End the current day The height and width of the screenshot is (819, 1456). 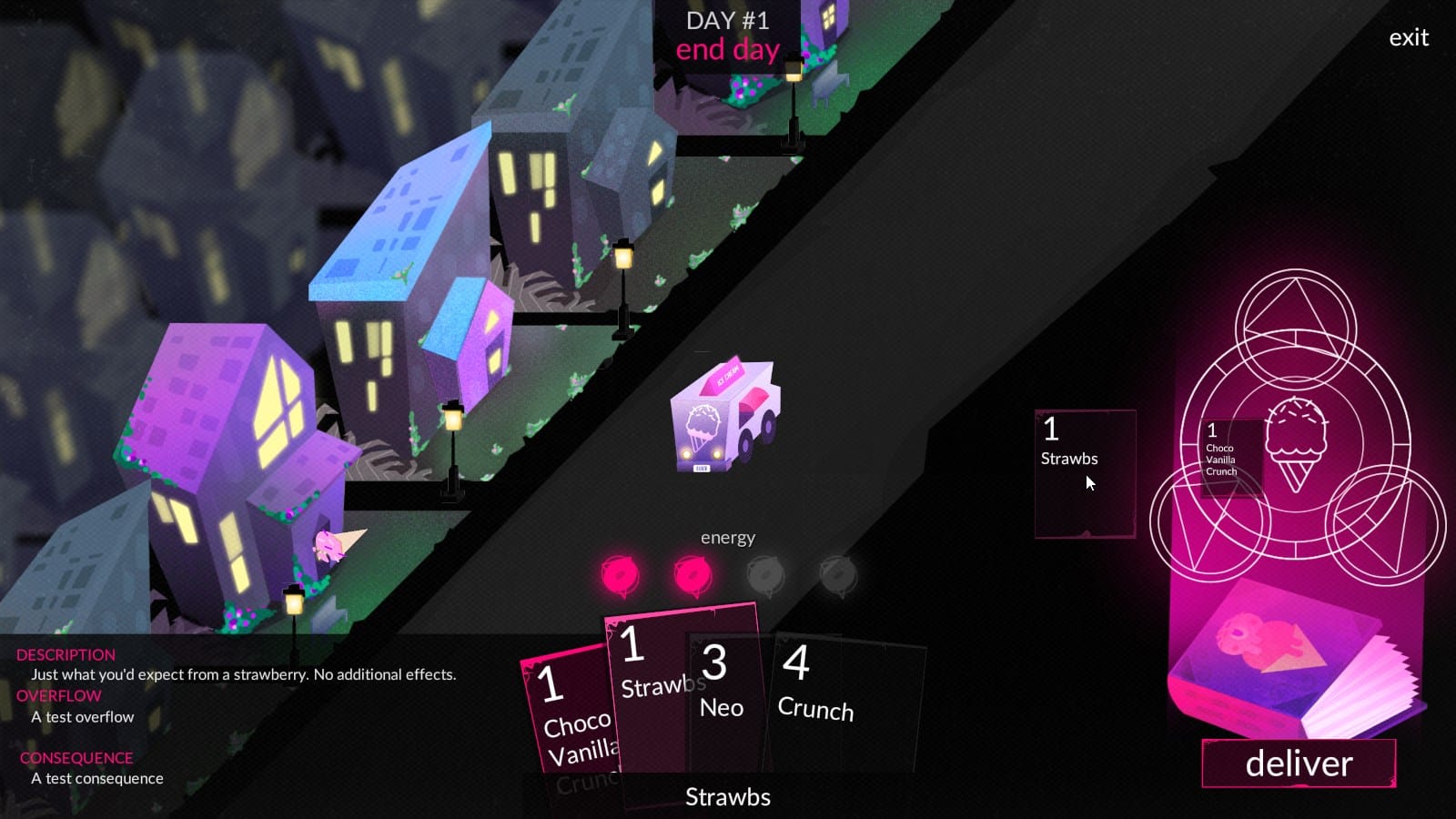[727, 50]
